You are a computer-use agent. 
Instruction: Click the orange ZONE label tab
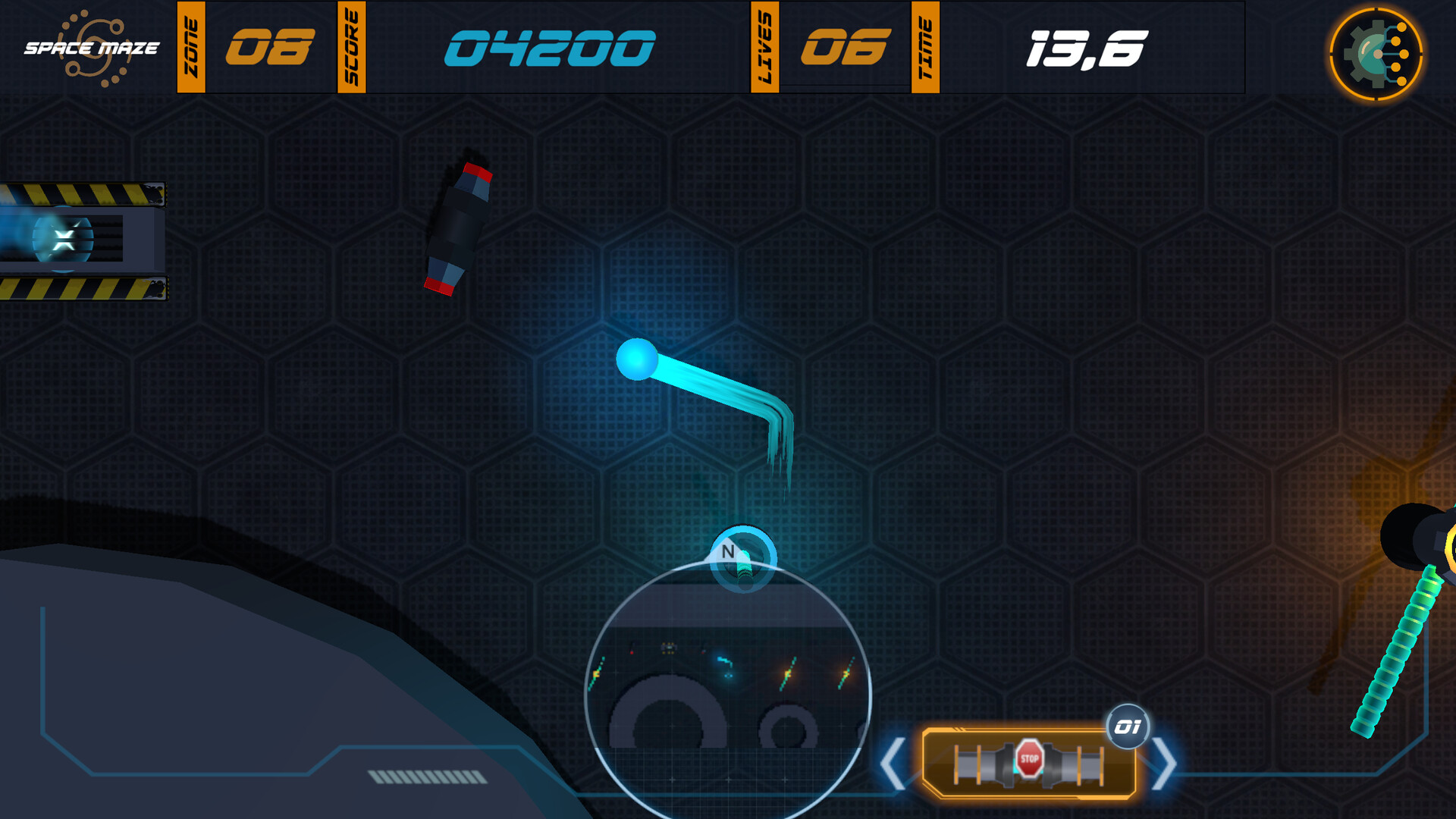click(x=190, y=47)
